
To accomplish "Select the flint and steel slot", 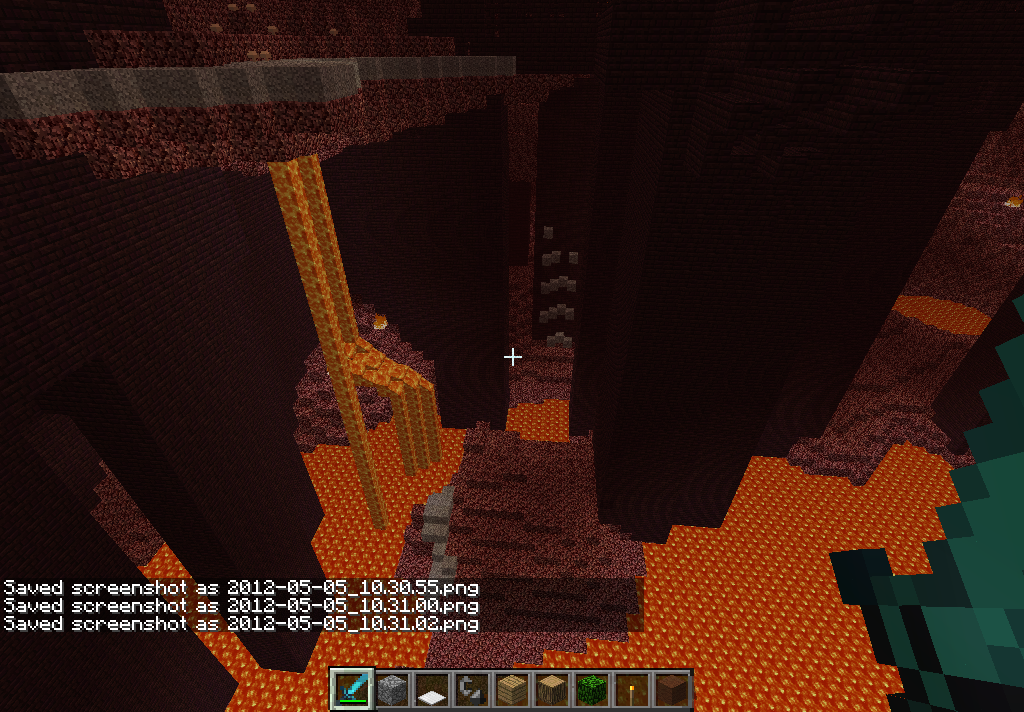I will tap(472, 690).
